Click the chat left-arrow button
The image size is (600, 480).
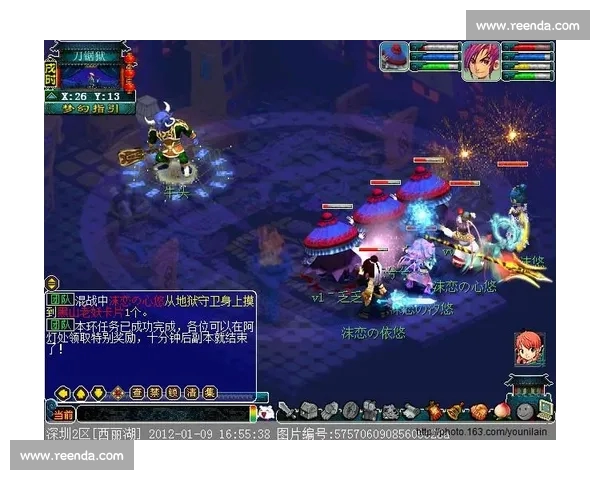point(62,392)
